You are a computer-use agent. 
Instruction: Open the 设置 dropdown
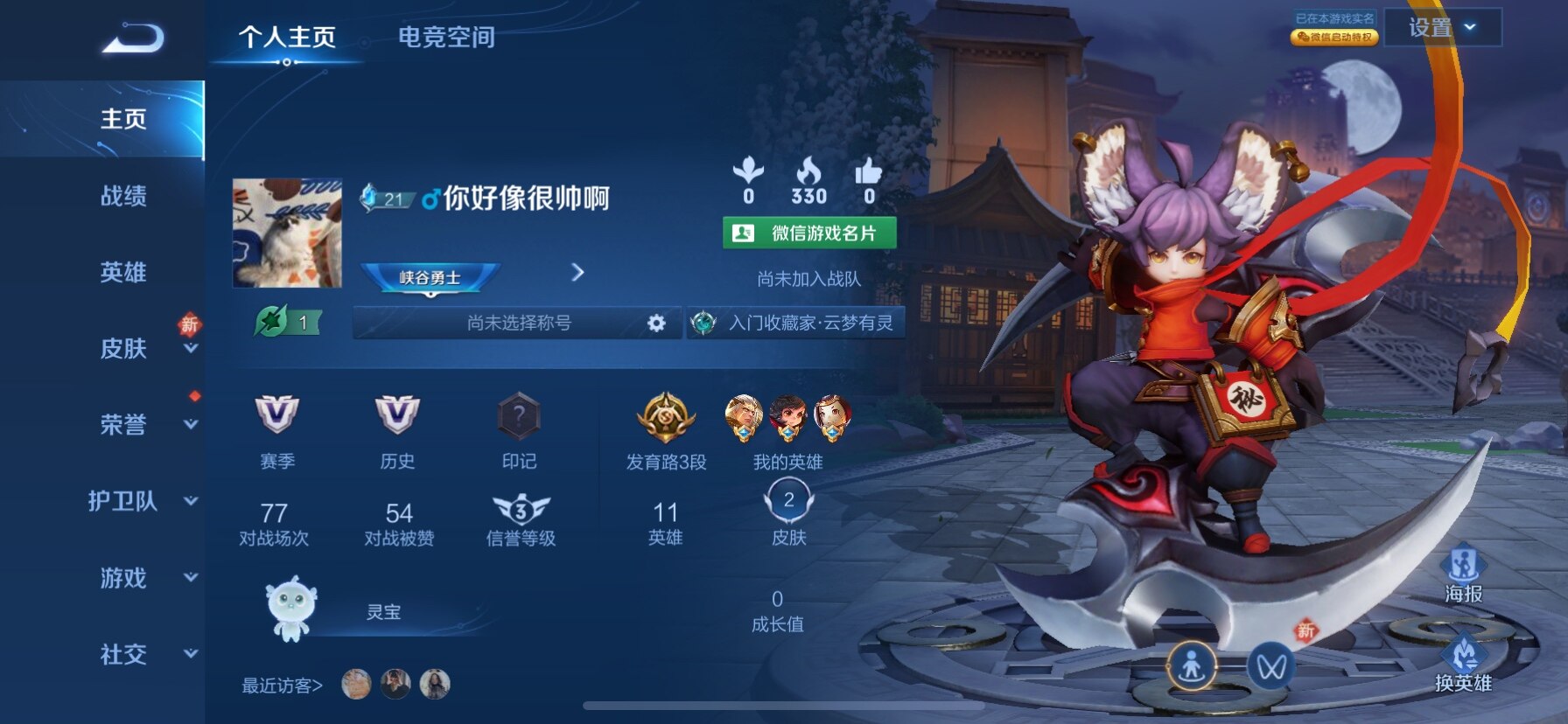1442,28
